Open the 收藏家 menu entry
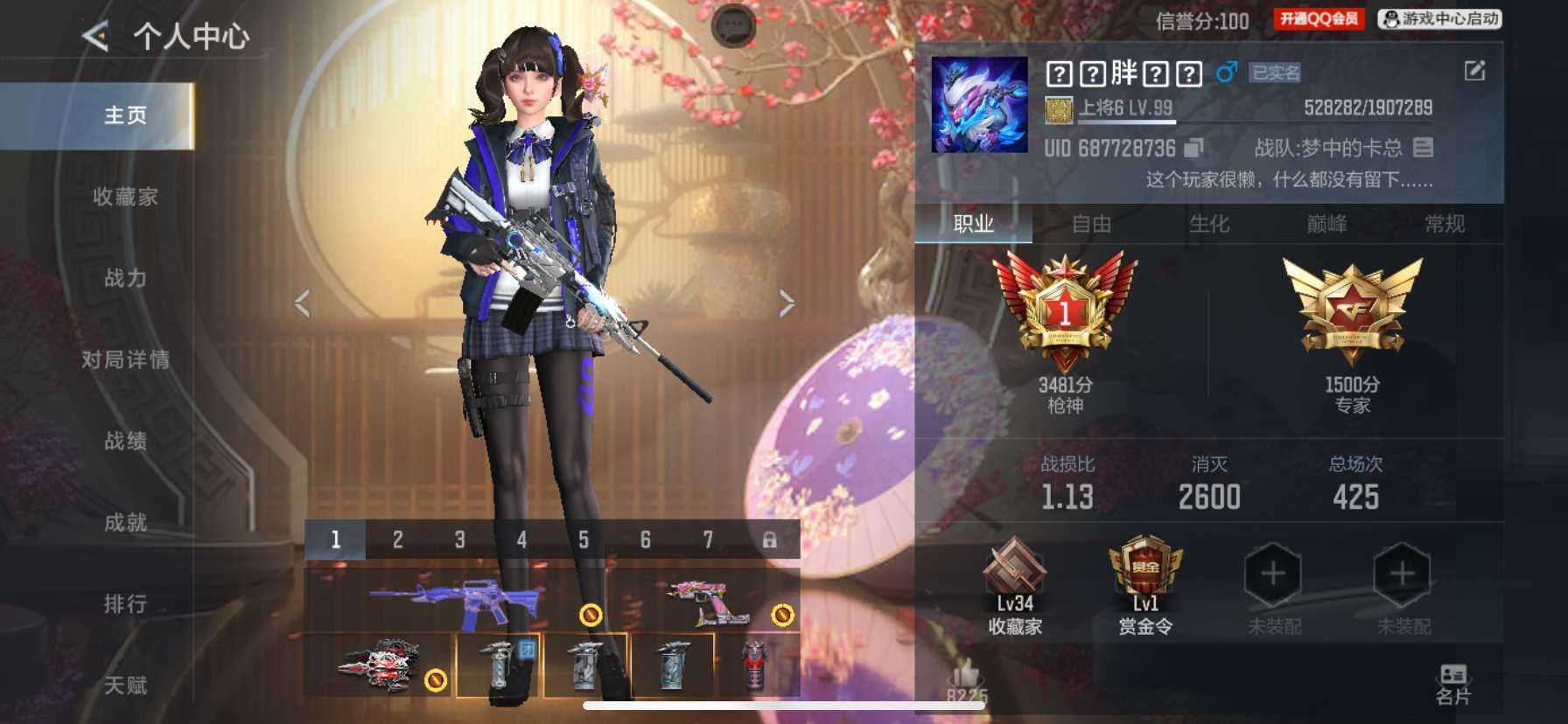The width and height of the screenshot is (1568, 724). point(125,198)
